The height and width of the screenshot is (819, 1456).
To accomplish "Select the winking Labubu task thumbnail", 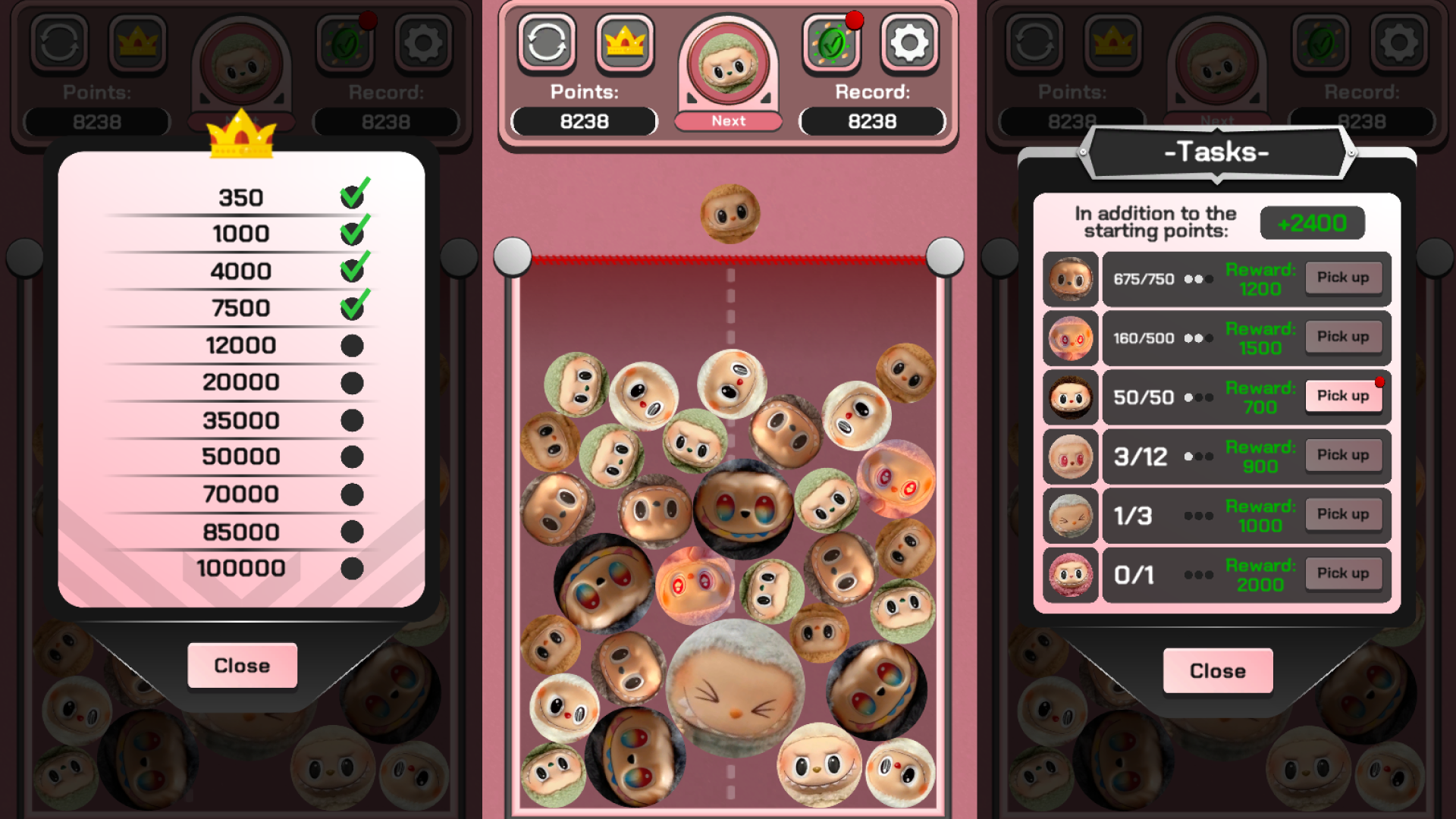I will point(1070,515).
